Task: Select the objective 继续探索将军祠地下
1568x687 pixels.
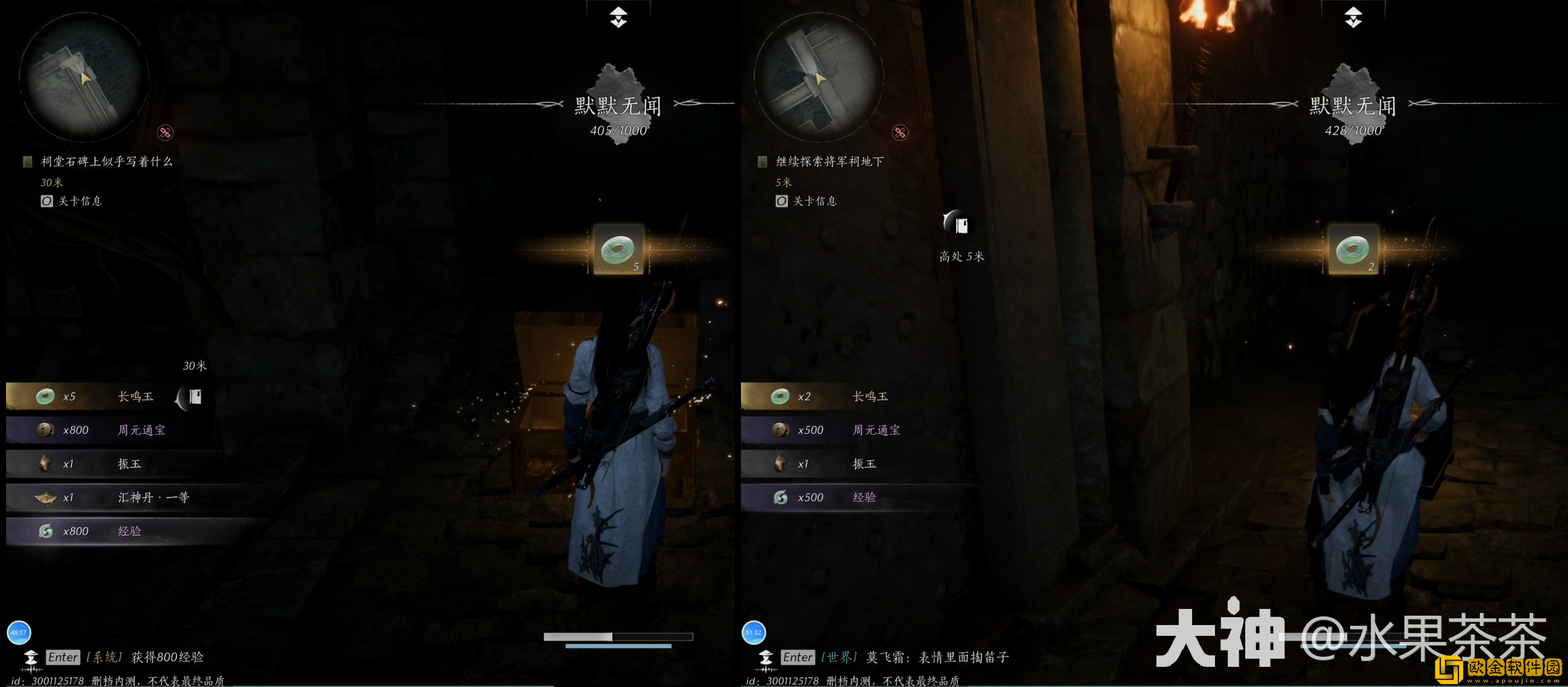Action: (829, 161)
